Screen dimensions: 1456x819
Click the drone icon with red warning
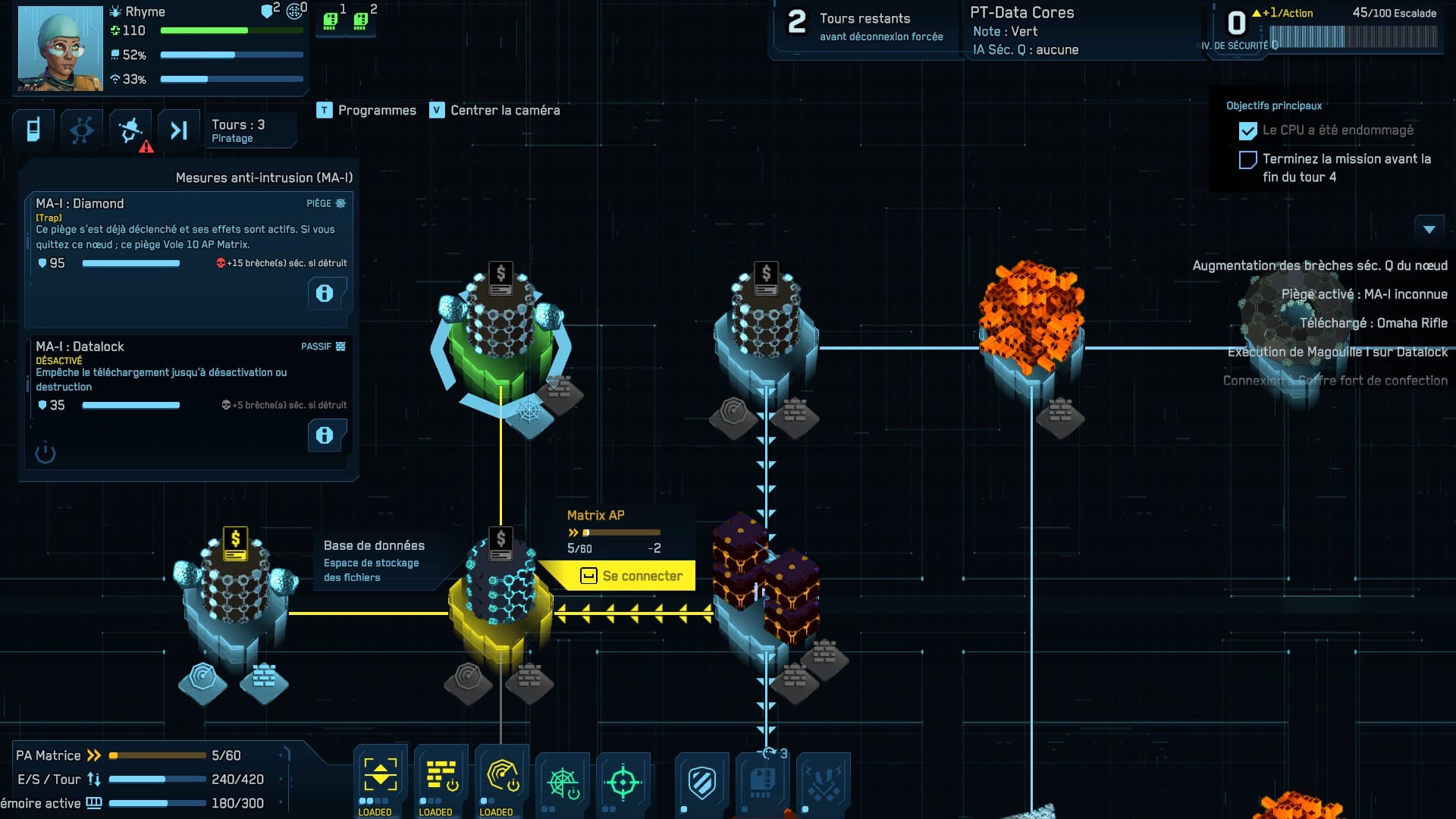tap(131, 130)
